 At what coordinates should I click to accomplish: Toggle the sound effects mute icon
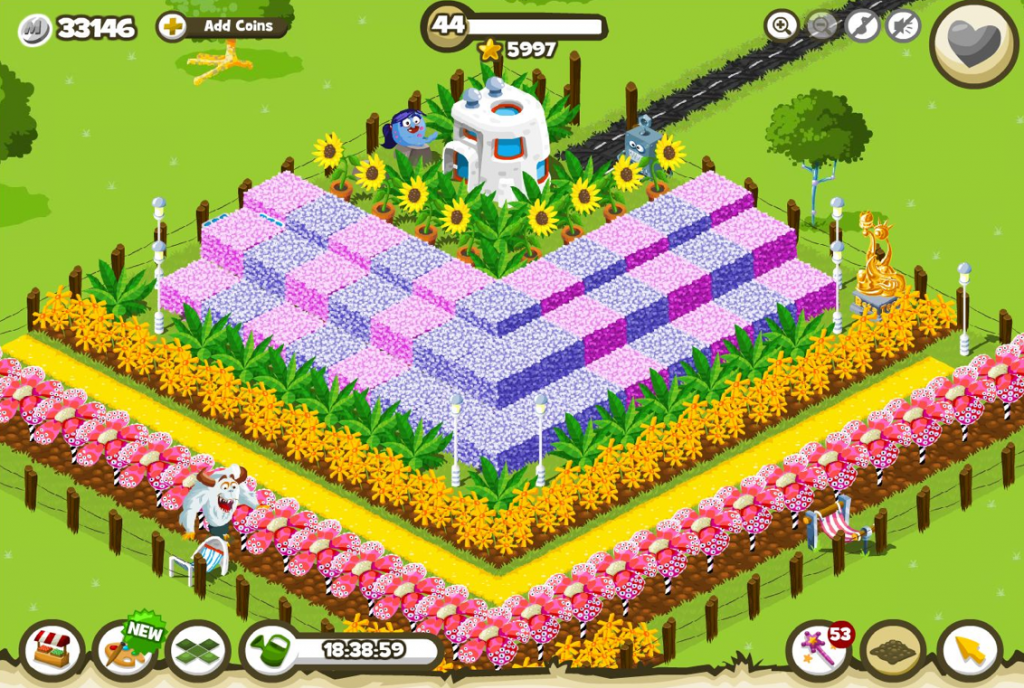pos(903,25)
